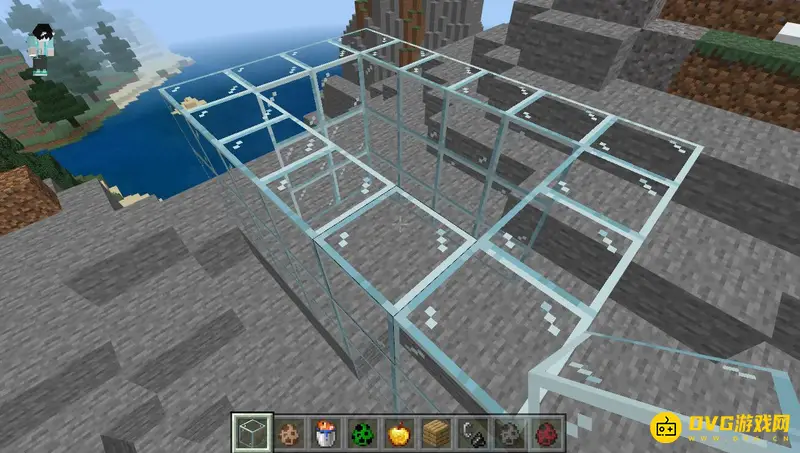The image size is (800, 453).
Task: Select the oak planks hotbar slot
Action: pos(434,433)
